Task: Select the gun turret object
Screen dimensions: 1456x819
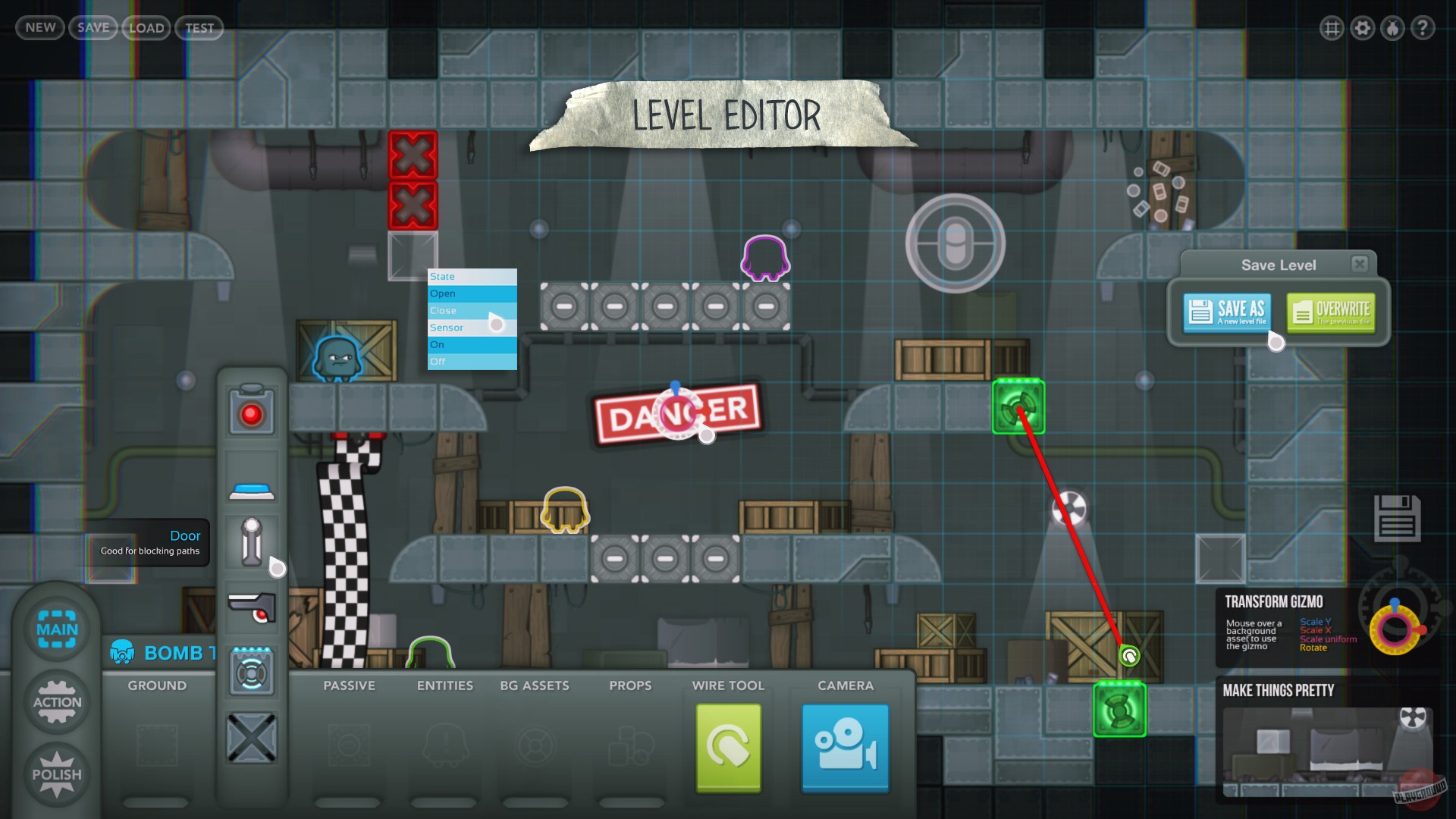Action: pos(251,607)
